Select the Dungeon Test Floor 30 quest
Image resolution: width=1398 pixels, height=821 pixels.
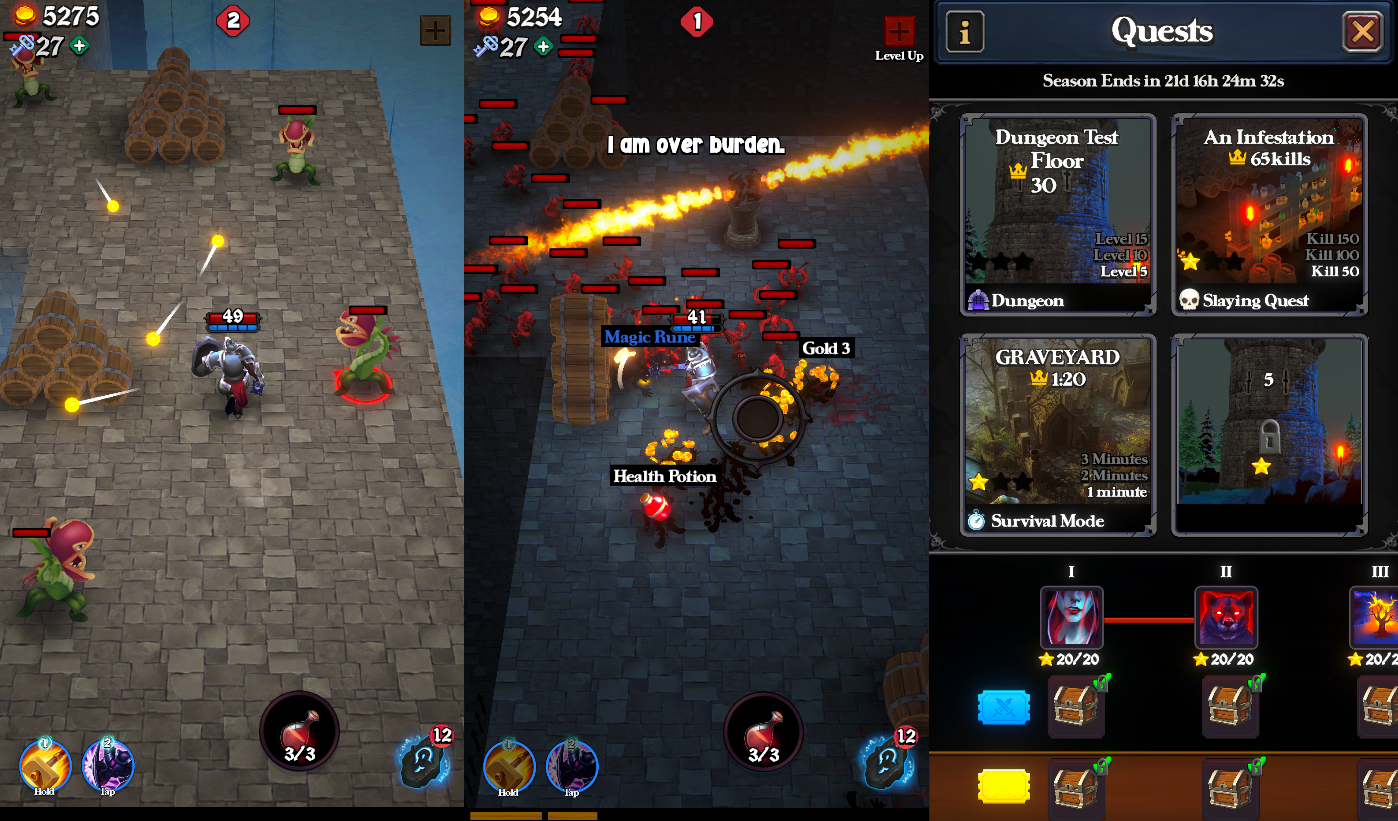(x=1058, y=214)
